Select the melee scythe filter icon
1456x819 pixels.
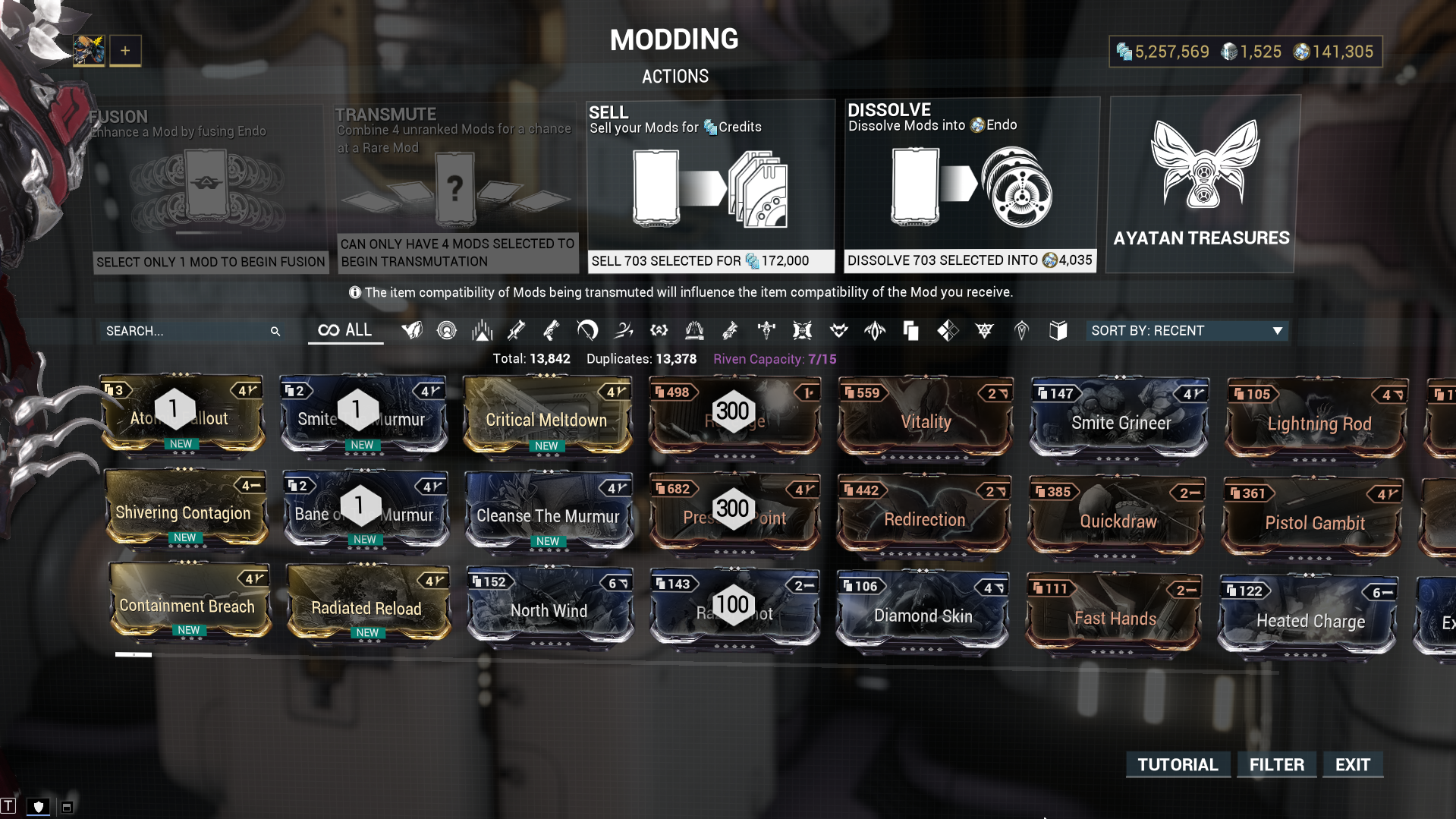point(586,331)
